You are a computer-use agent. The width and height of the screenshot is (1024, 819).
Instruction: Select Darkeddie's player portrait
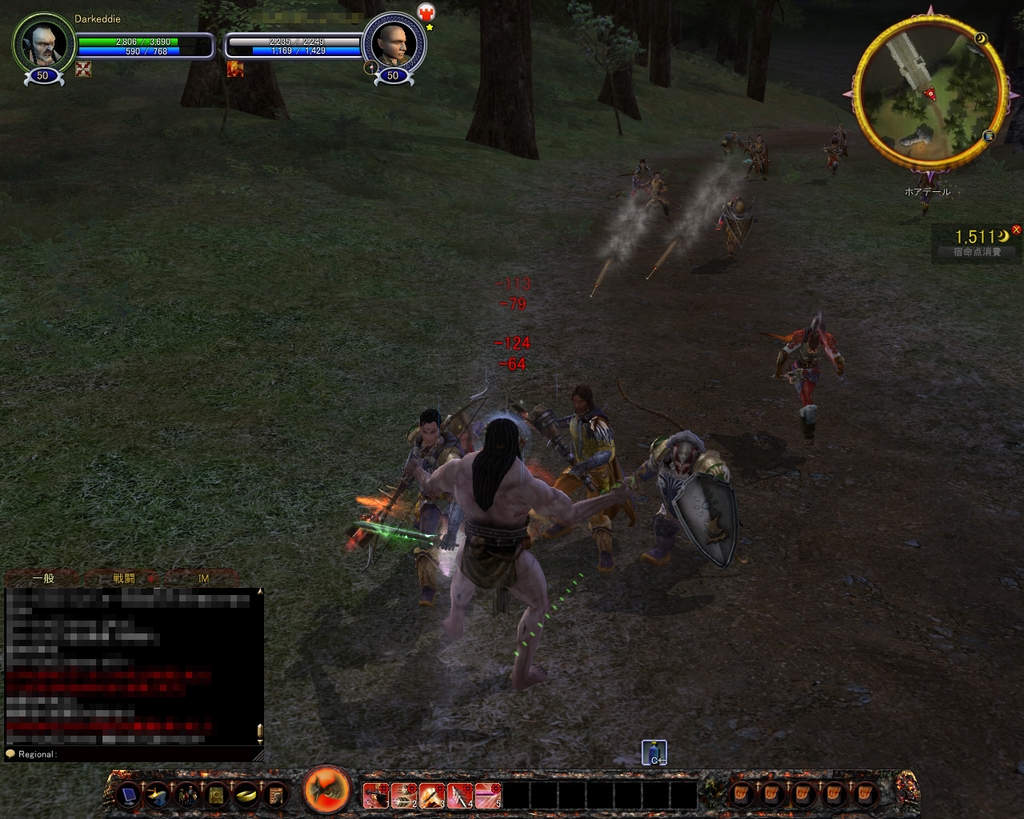click(x=43, y=43)
